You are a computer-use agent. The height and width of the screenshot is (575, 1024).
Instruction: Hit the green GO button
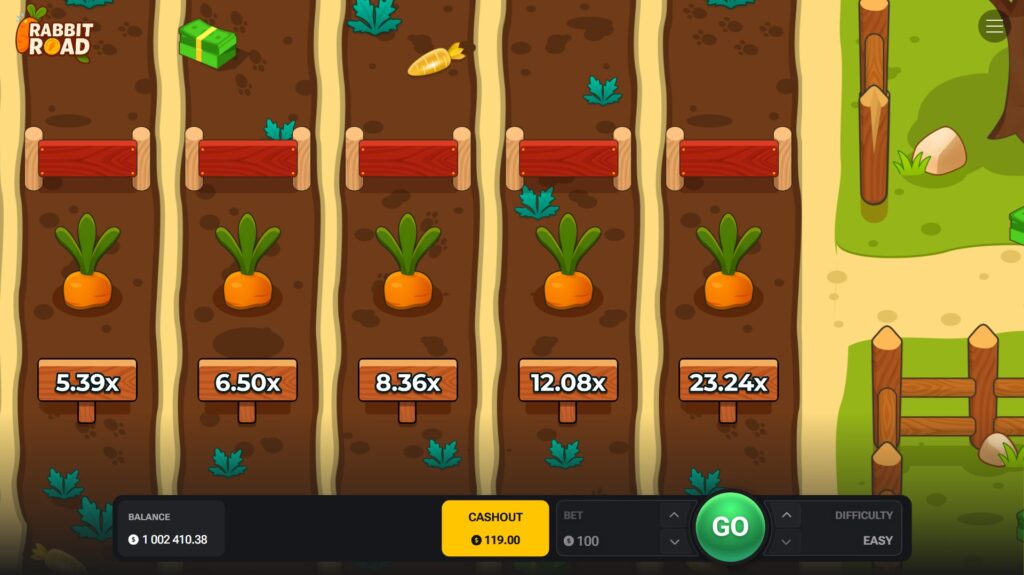pos(730,527)
